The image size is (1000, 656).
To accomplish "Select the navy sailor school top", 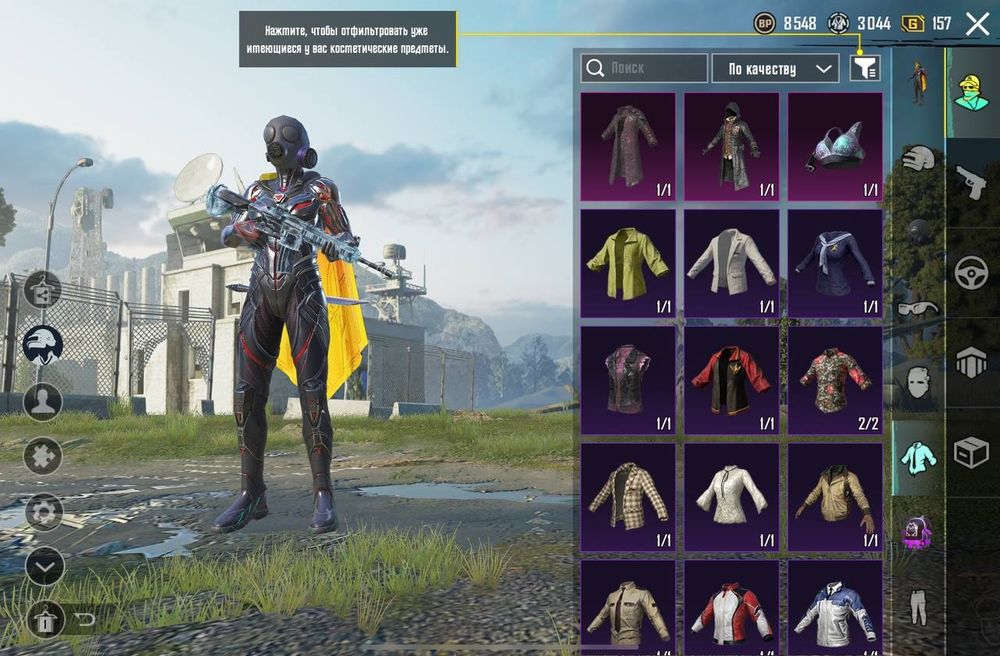I will coord(835,264).
